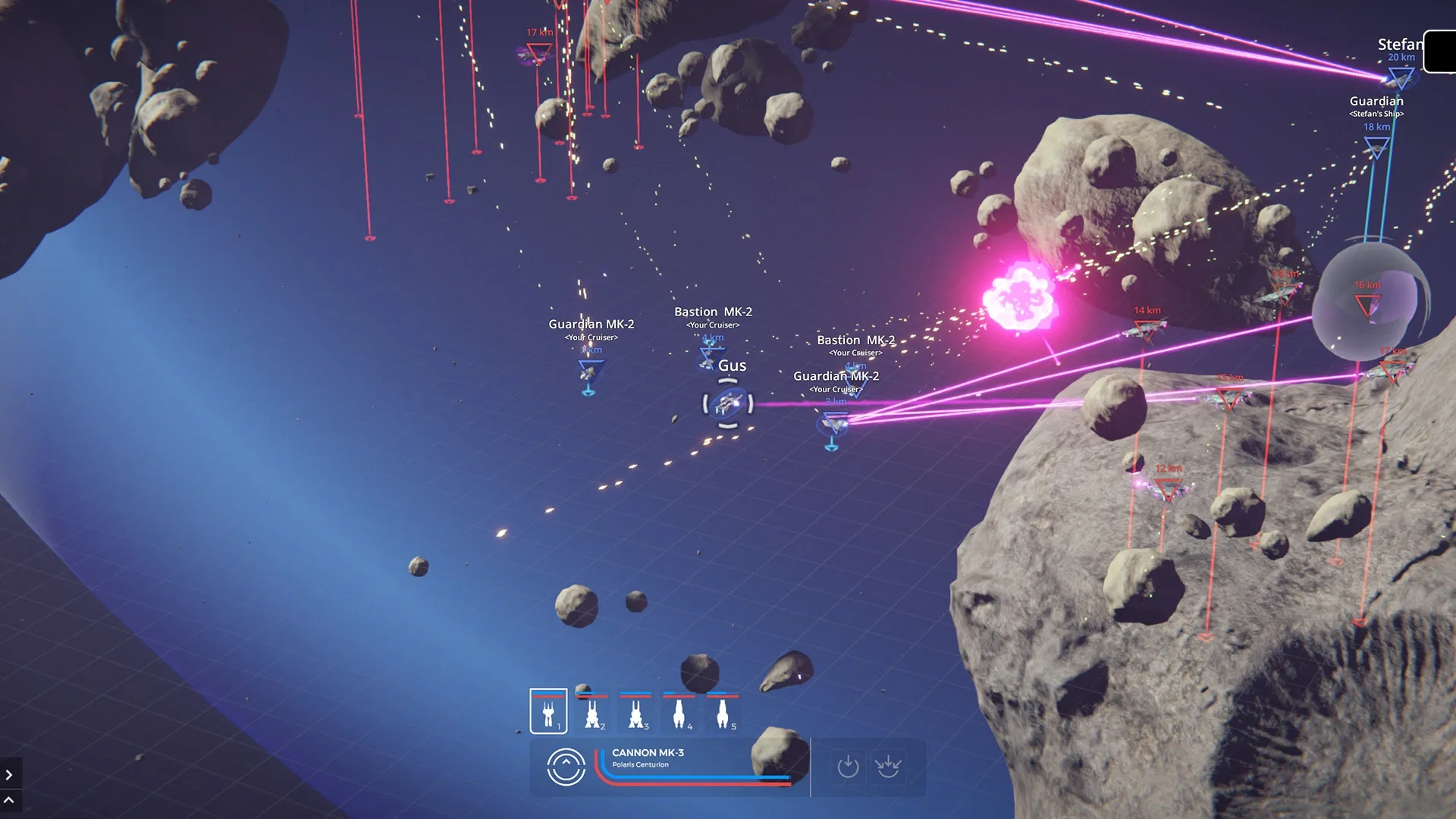Choose fleet ship number 3
1456x819 pixels.
tap(635, 712)
